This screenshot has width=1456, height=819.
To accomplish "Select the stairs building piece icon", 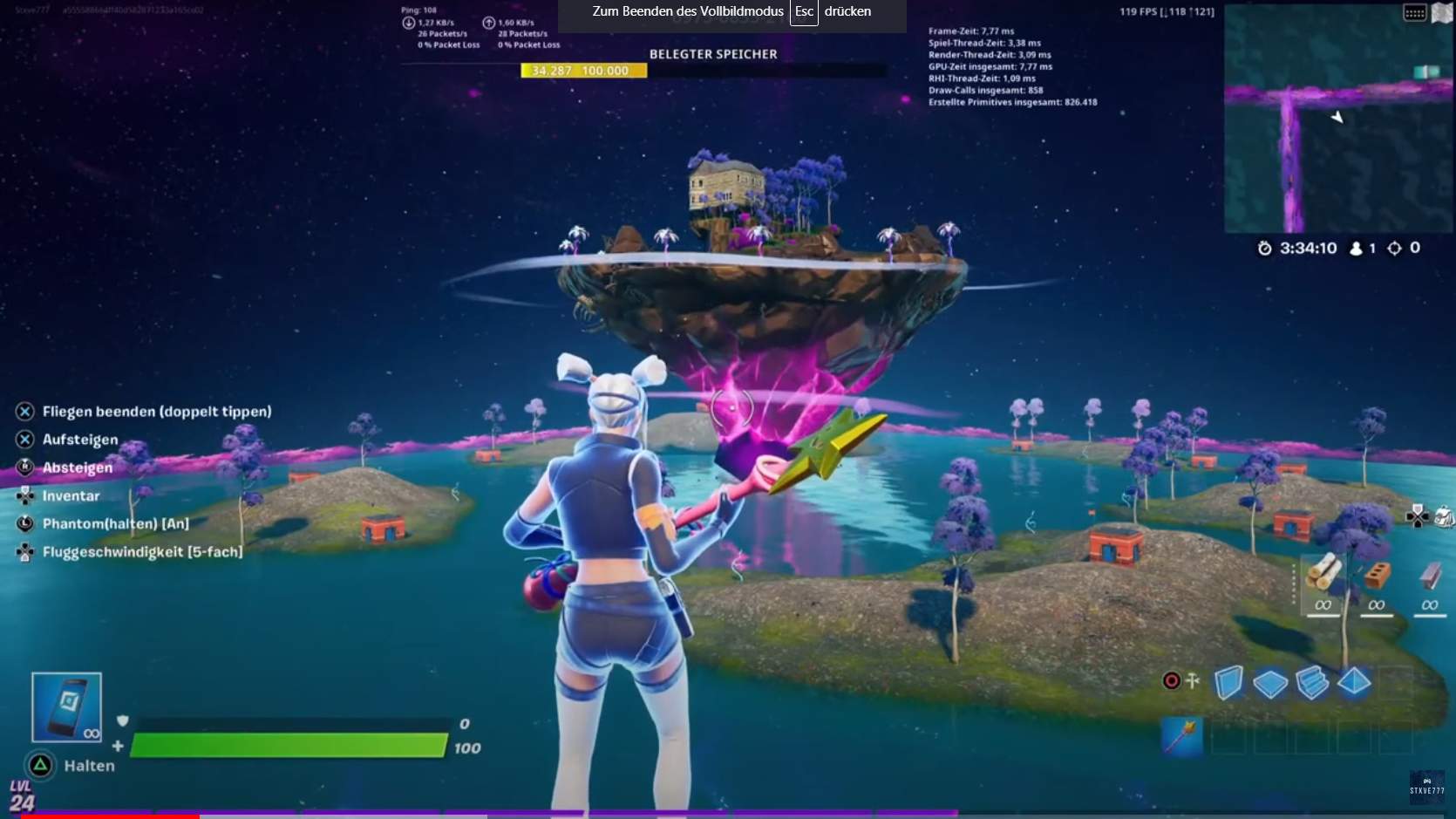I will (1312, 682).
